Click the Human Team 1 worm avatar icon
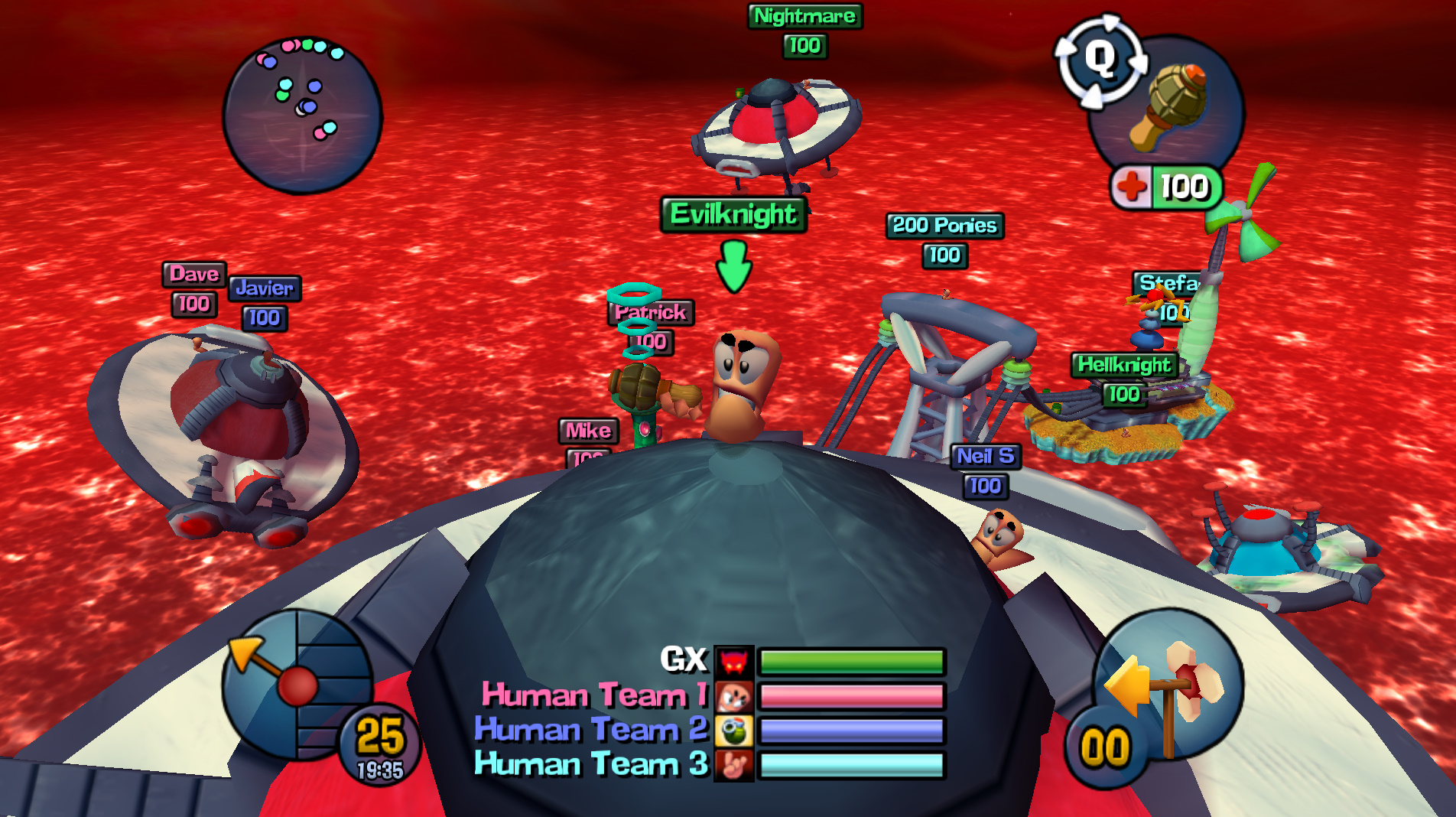 pos(736,695)
